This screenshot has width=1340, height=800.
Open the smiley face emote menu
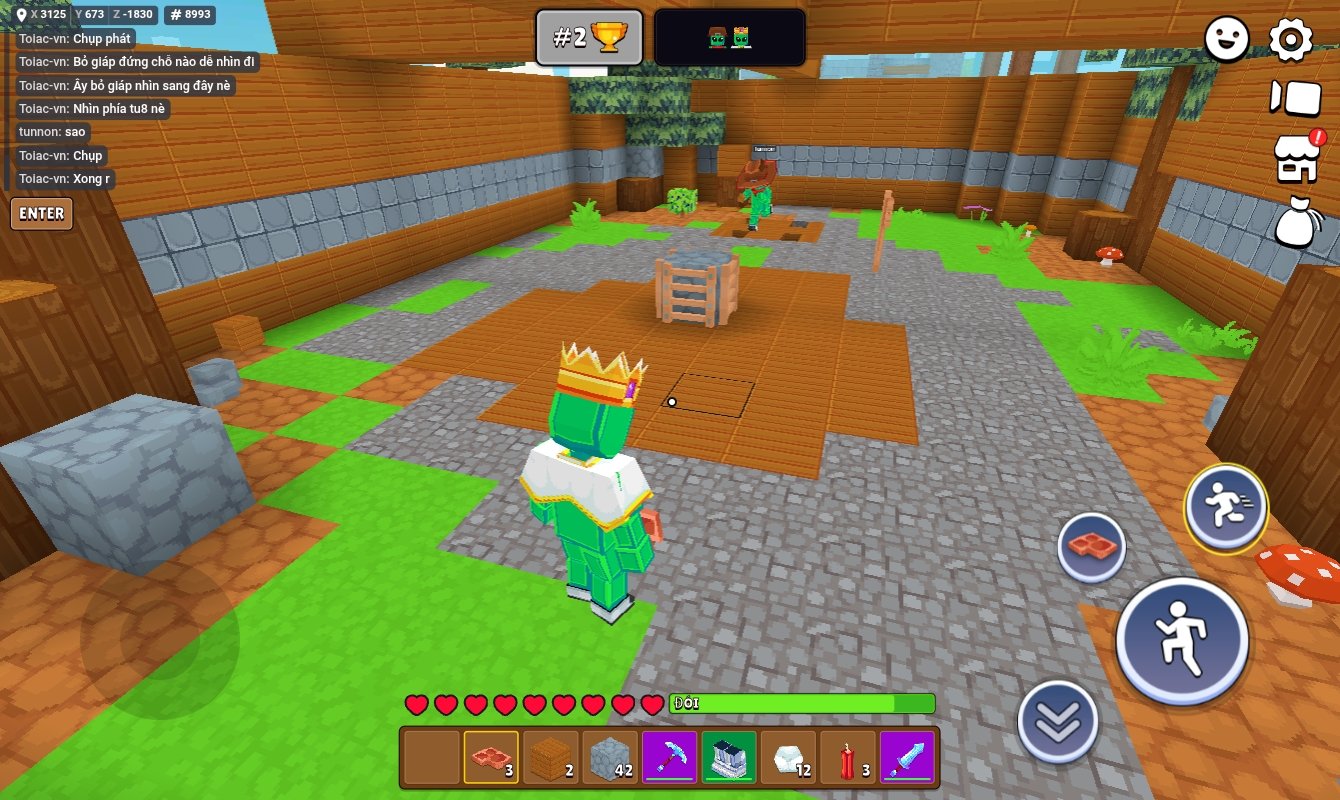(1227, 40)
